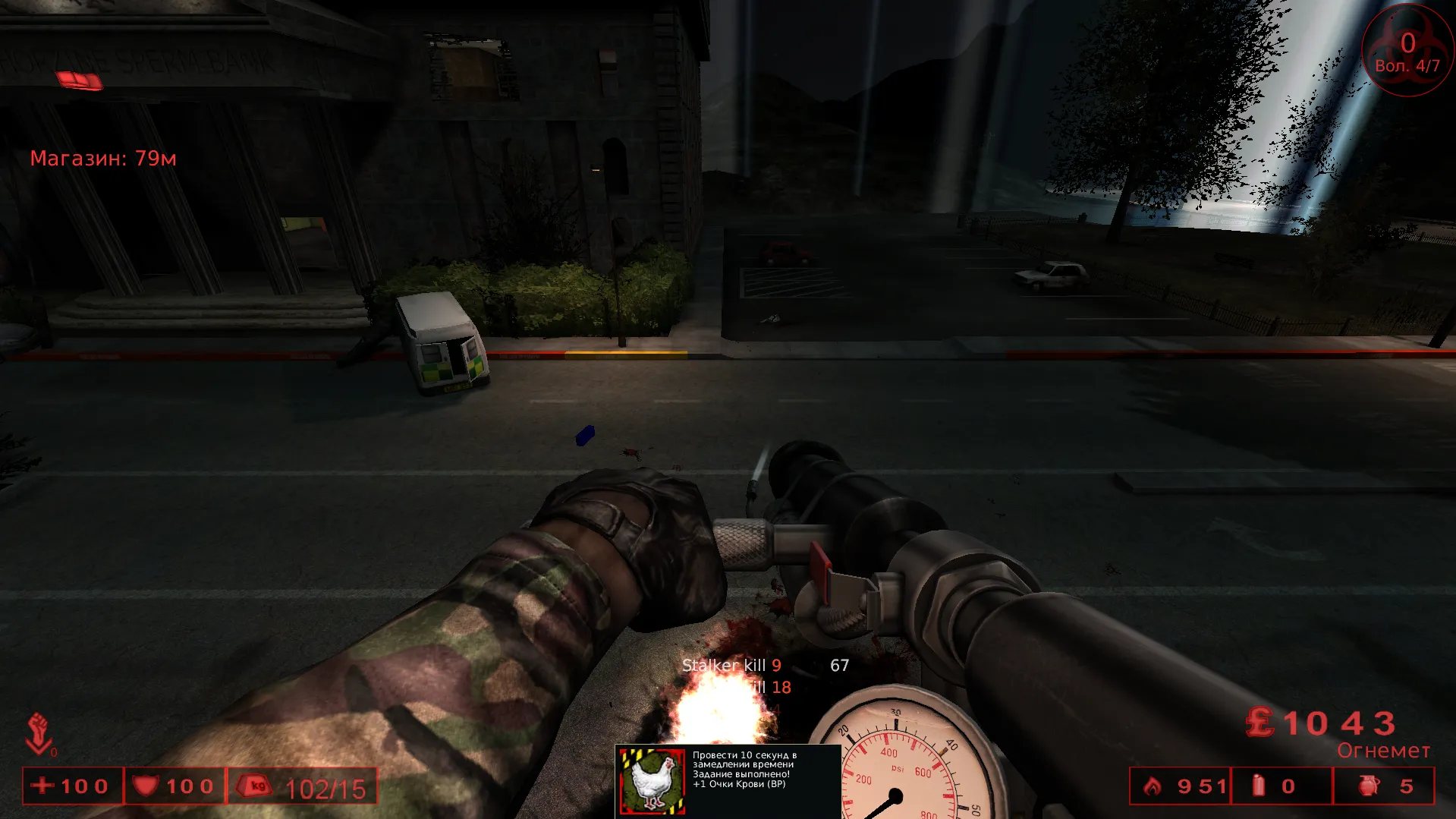Image resolution: width=1456 pixels, height=819 pixels.
Task: Click the flamethrower fuel flame icon
Action: [x=1153, y=786]
